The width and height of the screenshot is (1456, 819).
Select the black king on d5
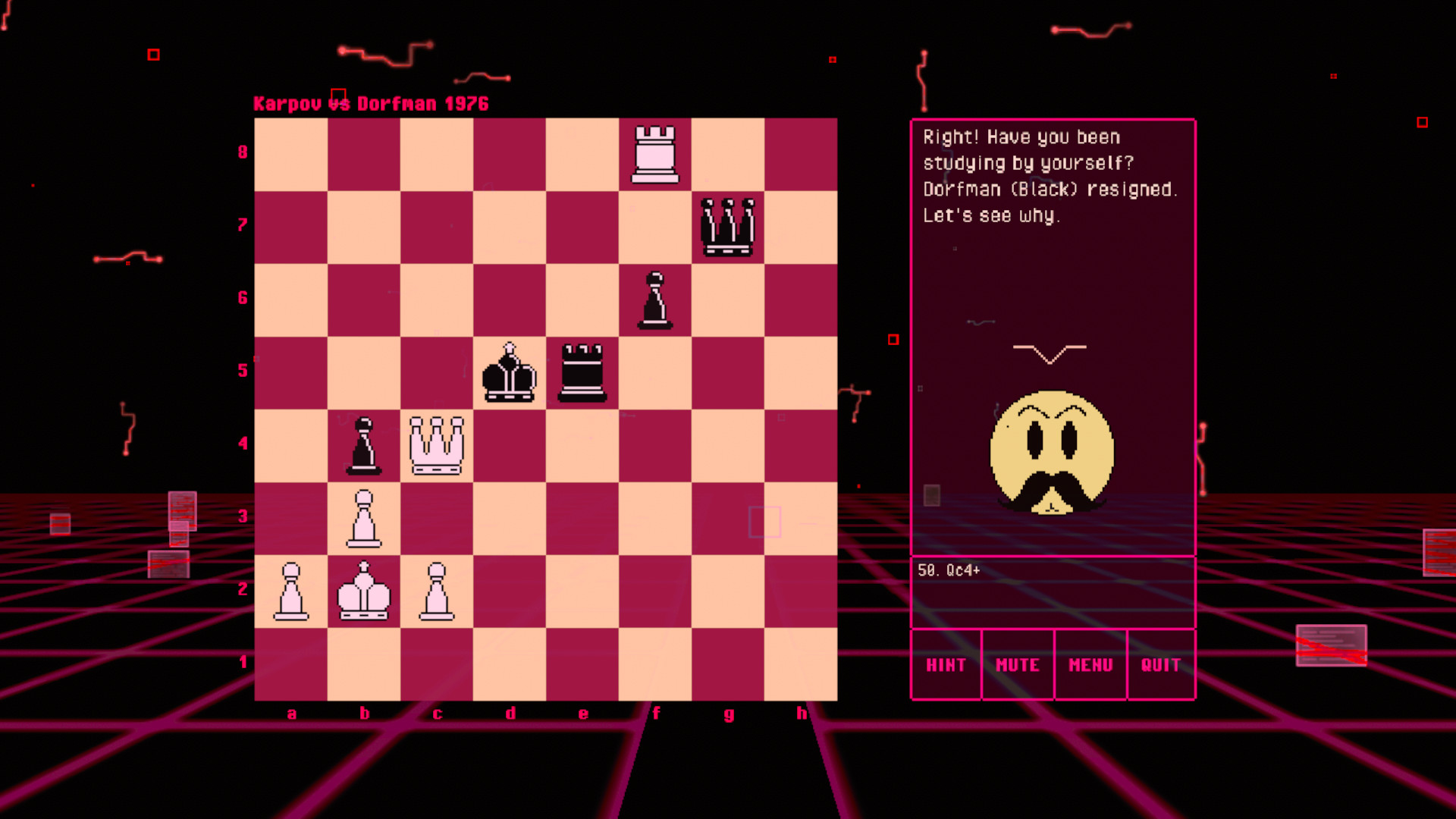point(510,372)
